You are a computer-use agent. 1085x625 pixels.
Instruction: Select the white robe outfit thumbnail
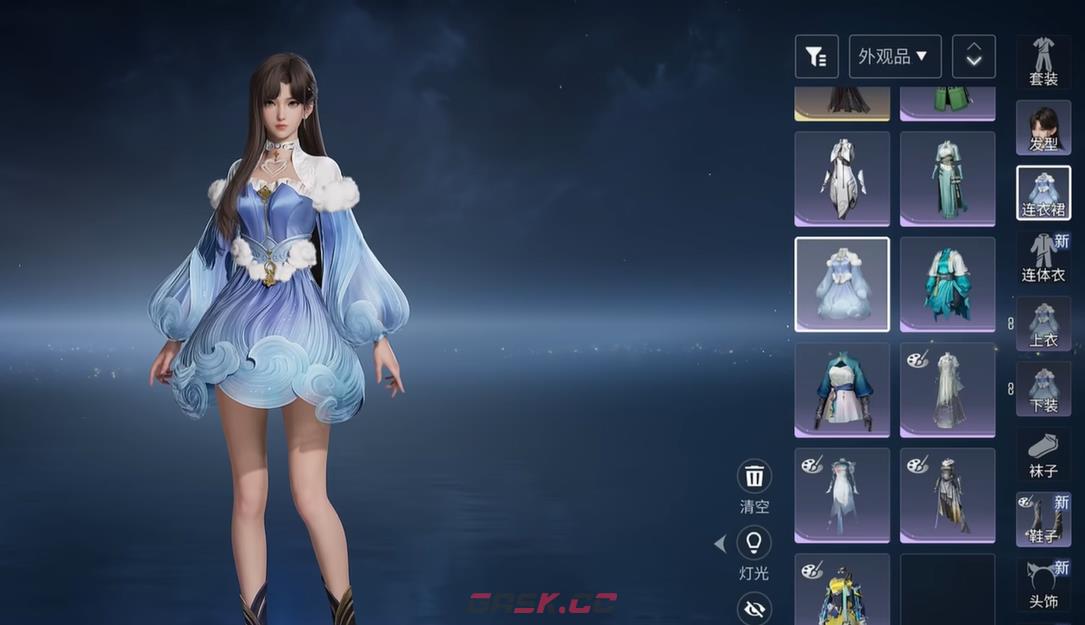pyautogui.click(x=842, y=178)
